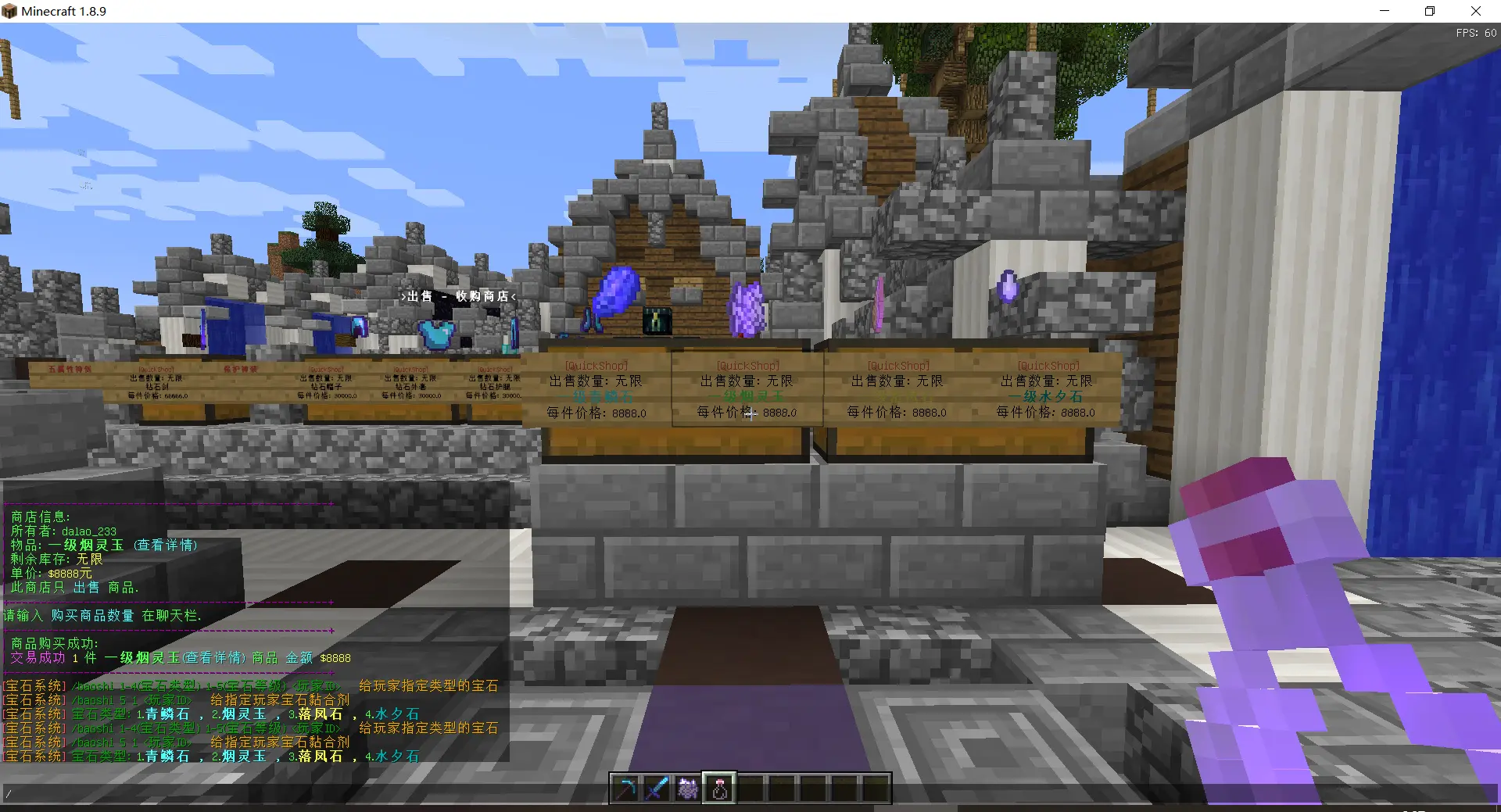Open 查看详情 link in the 物品 shop info line
This screenshot has height=812, width=1501.
coord(165,546)
